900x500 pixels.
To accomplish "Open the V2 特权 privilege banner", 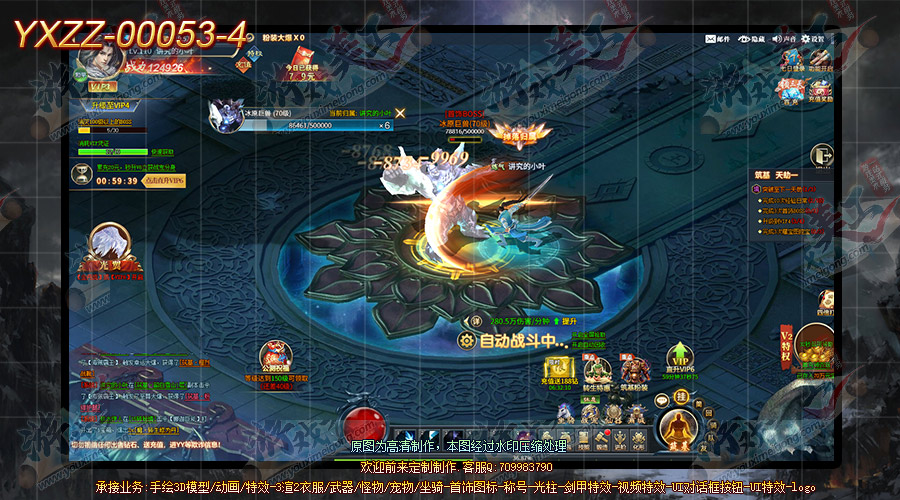I will [786, 342].
